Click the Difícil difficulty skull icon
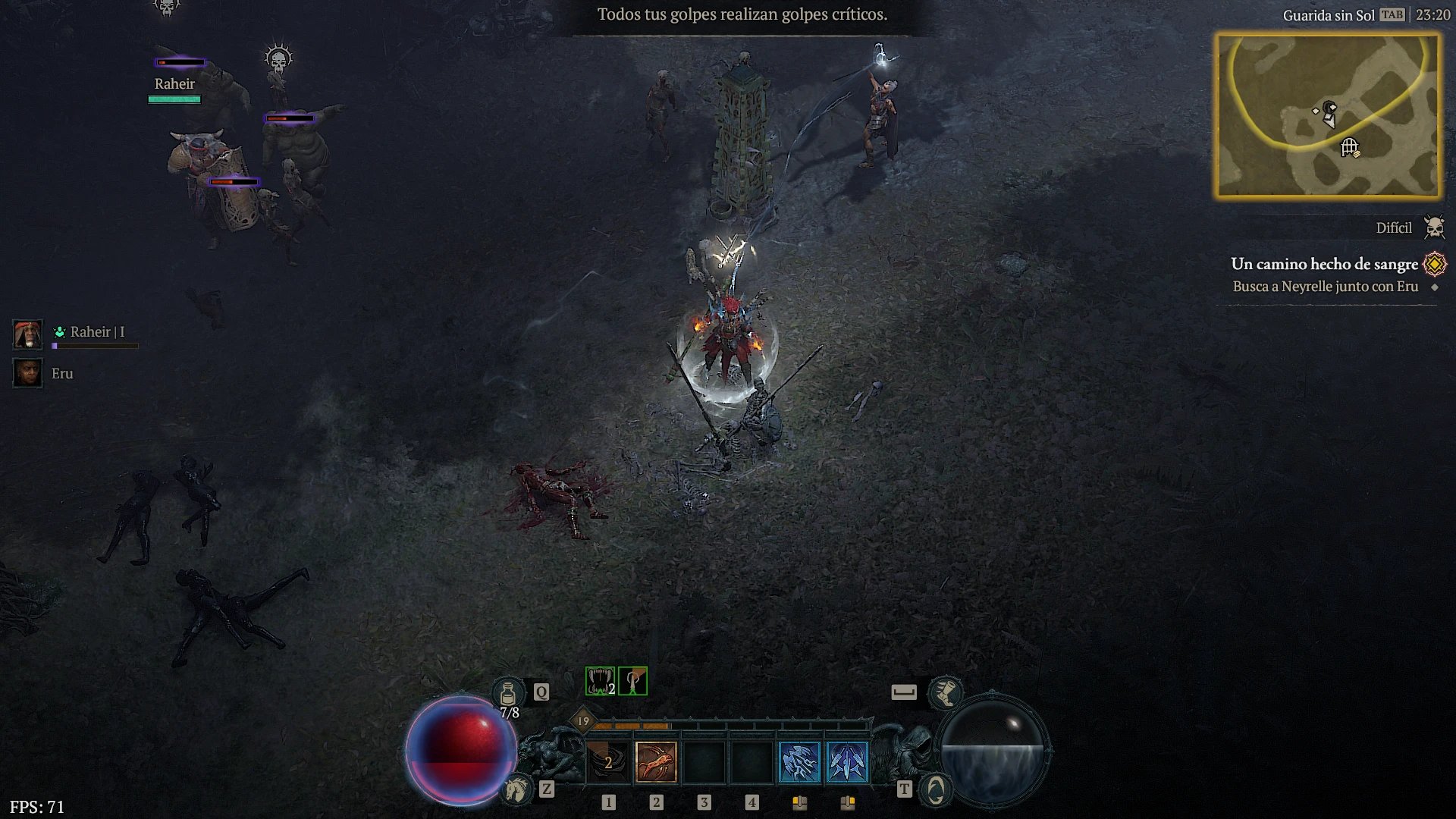The width and height of the screenshot is (1456, 819). [1434, 227]
